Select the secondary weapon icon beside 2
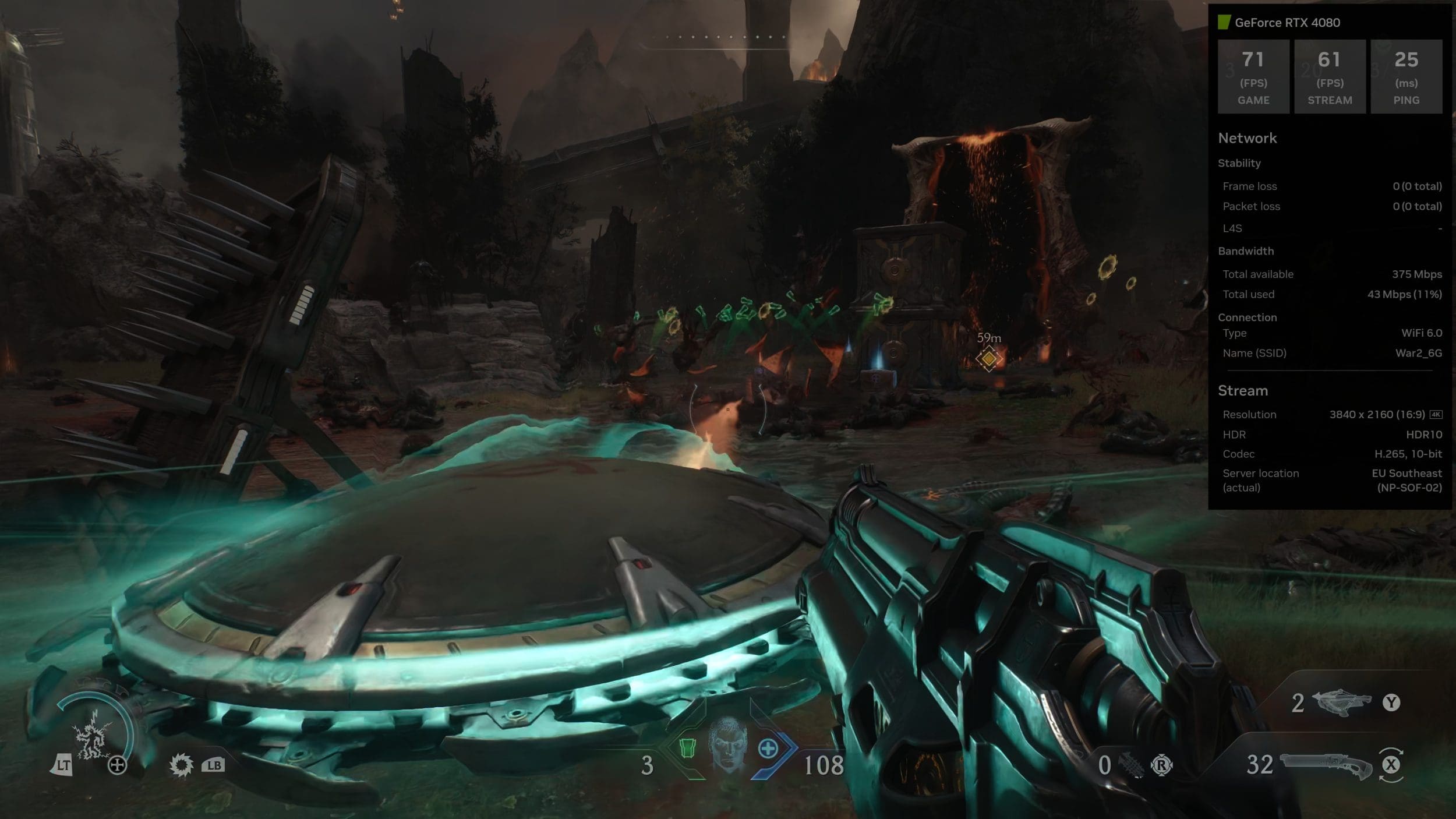The height and width of the screenshot is (819, 1456). tap(1342, 702)
